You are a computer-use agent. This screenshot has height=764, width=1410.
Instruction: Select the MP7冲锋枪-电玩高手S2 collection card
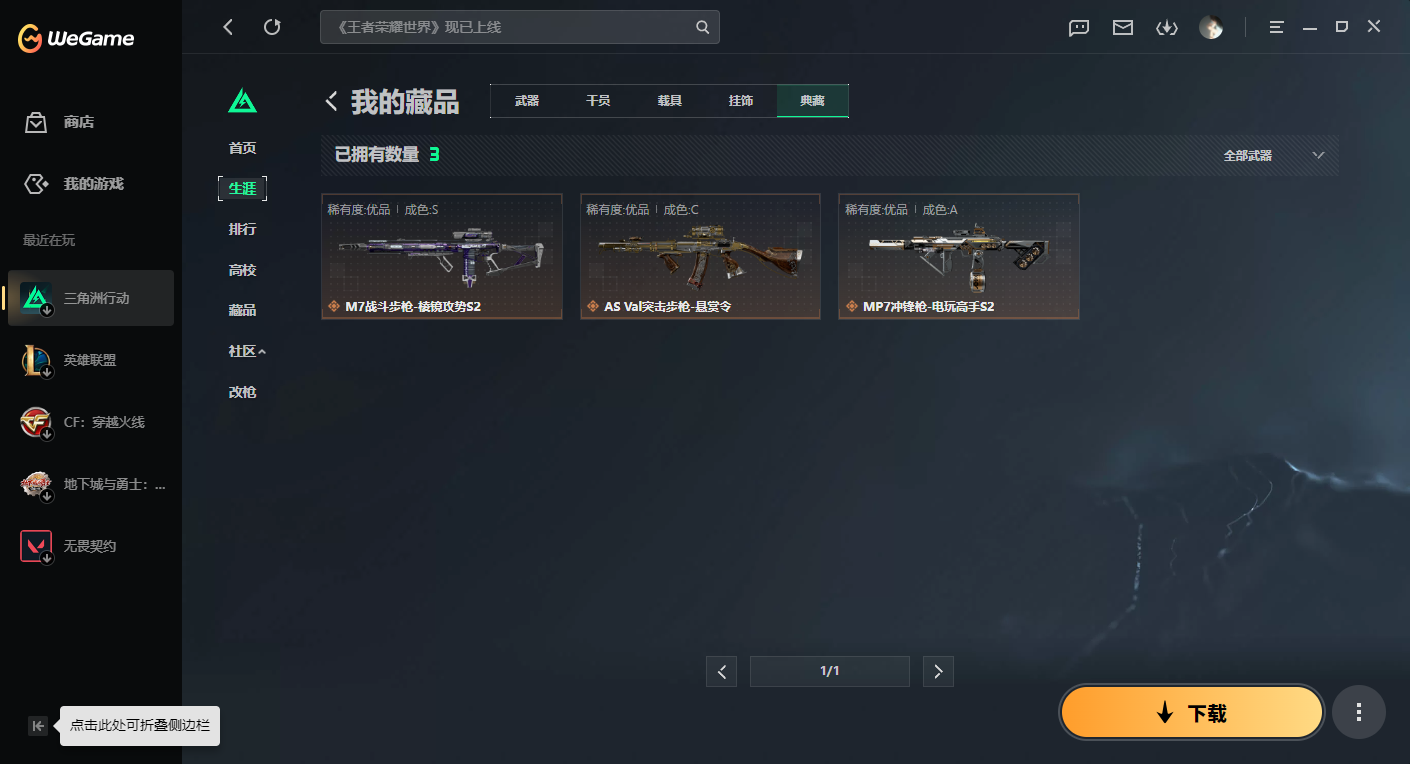(x=958, y=256)
